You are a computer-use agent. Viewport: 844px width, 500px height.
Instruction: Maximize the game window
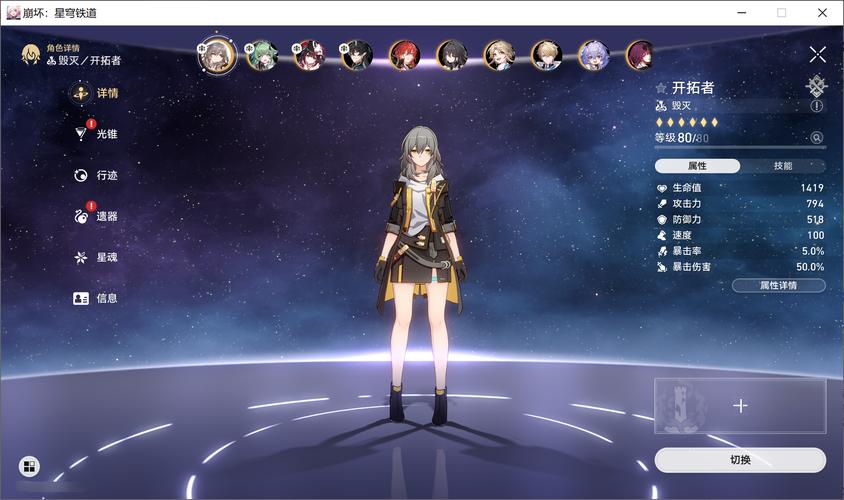[781, 13]
